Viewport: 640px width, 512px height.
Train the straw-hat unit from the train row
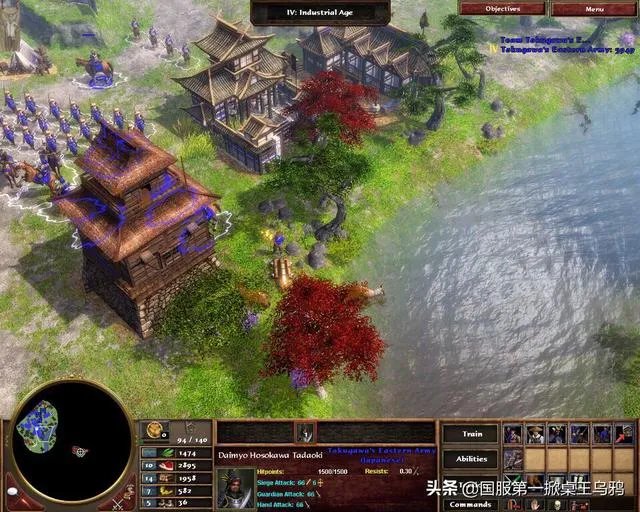click(x=535, y=434)
